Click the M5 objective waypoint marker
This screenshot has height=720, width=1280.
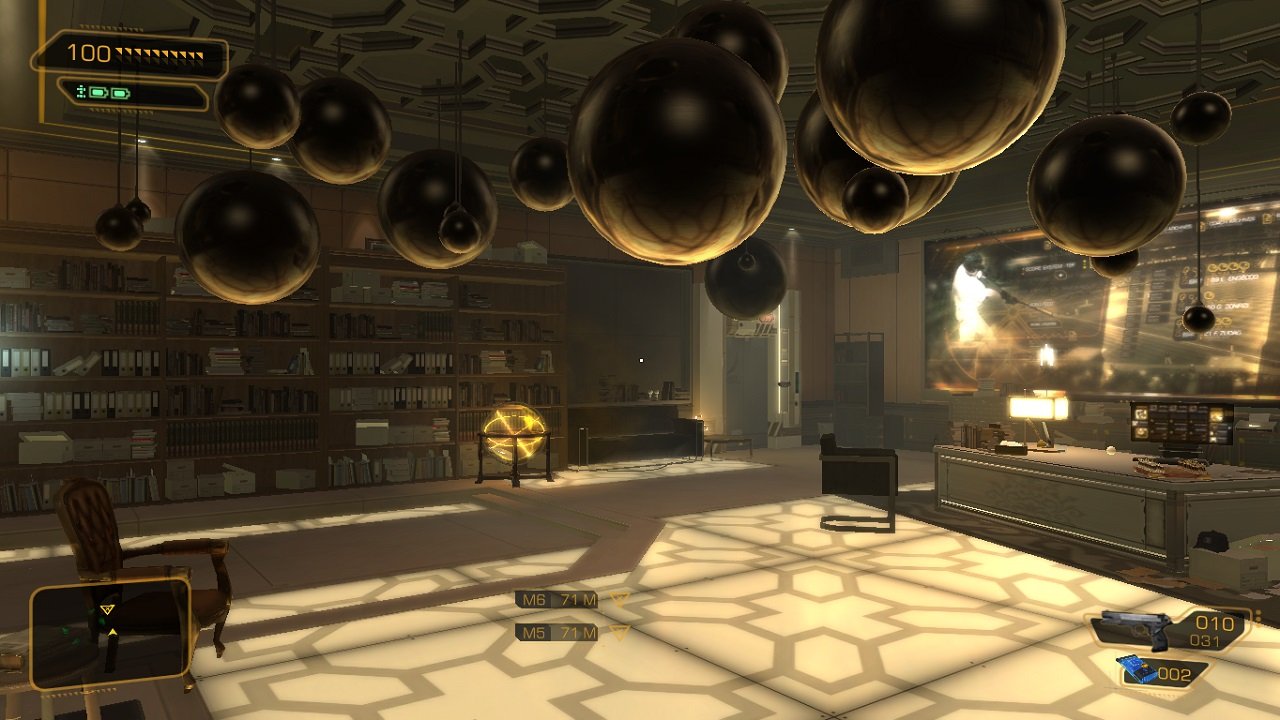[535, 632]
